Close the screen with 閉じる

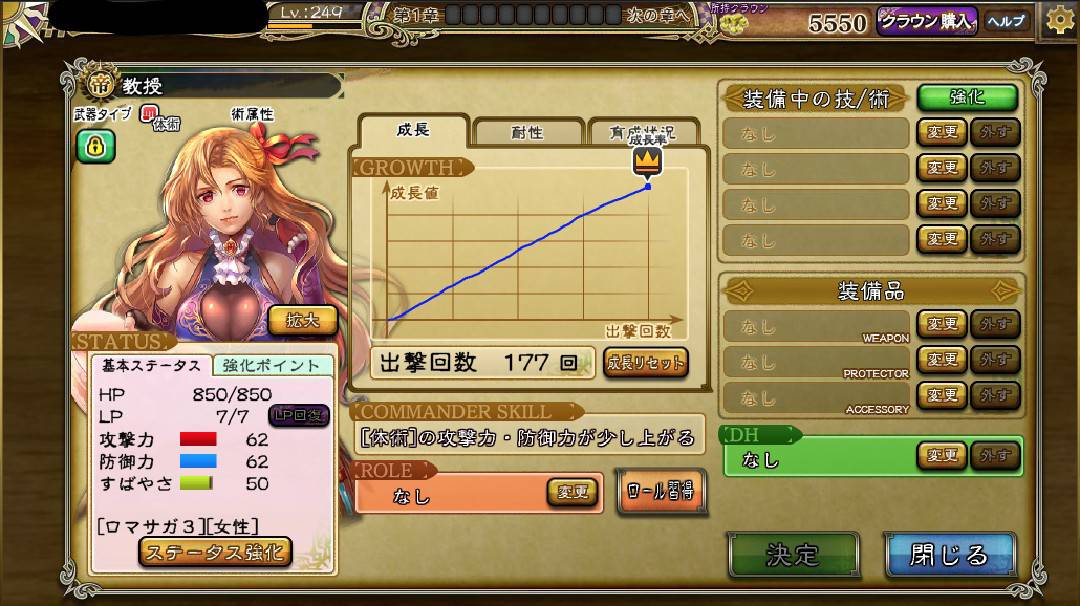pos(949,554)
